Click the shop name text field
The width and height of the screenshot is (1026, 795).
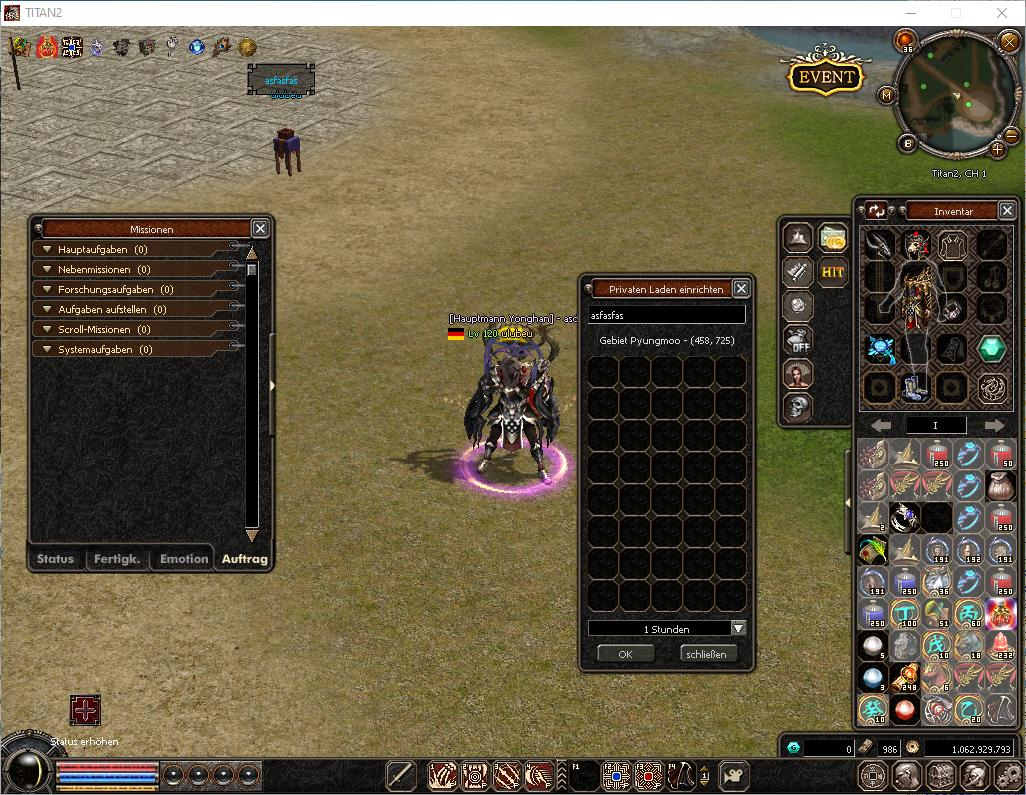pyautogui.click(x=666, y=314)
